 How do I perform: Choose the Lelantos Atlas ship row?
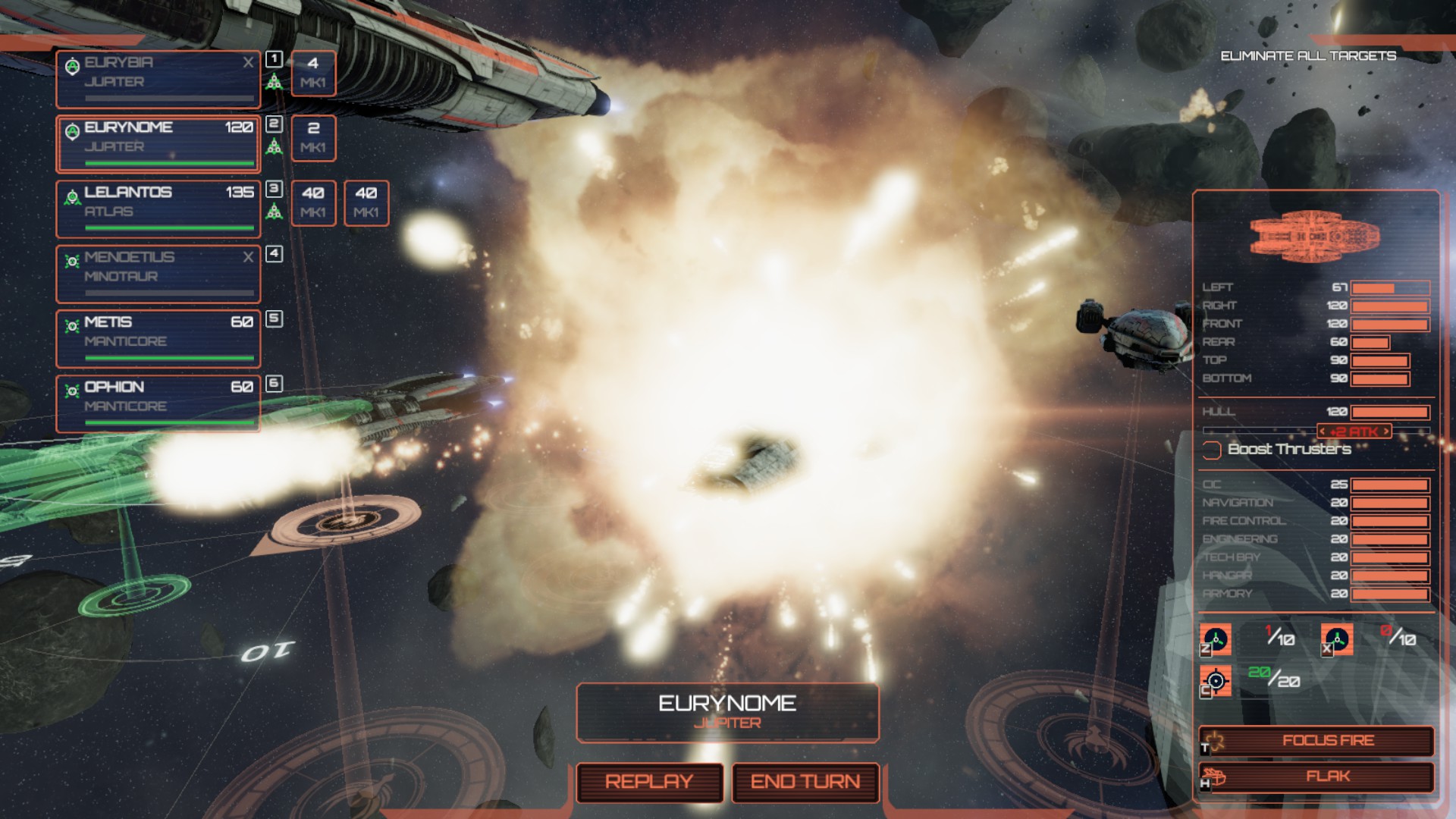pyautogui.click(x=158, y=209)
